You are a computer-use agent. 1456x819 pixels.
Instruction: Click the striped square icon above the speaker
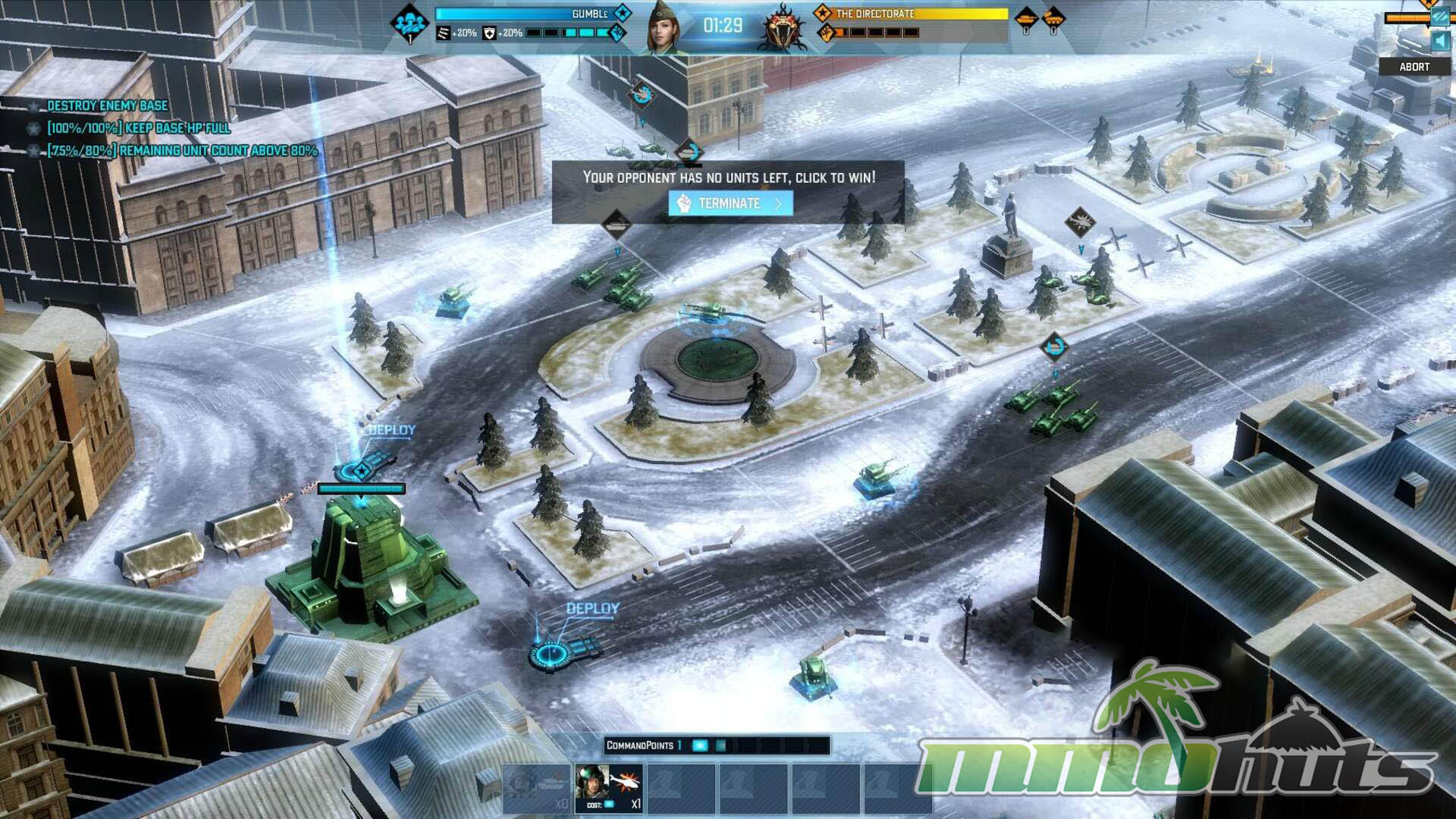1439,17
